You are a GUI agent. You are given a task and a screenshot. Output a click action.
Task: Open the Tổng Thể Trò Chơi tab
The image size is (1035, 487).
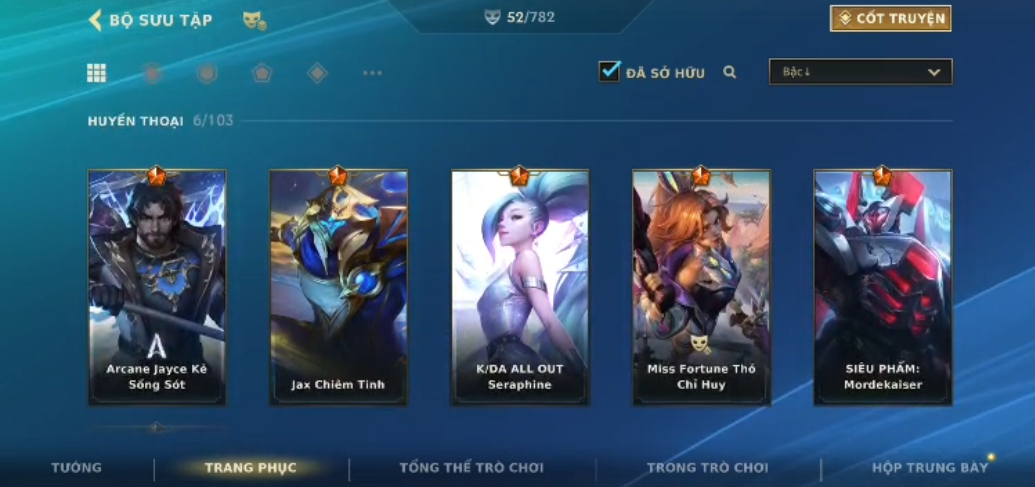471,468
